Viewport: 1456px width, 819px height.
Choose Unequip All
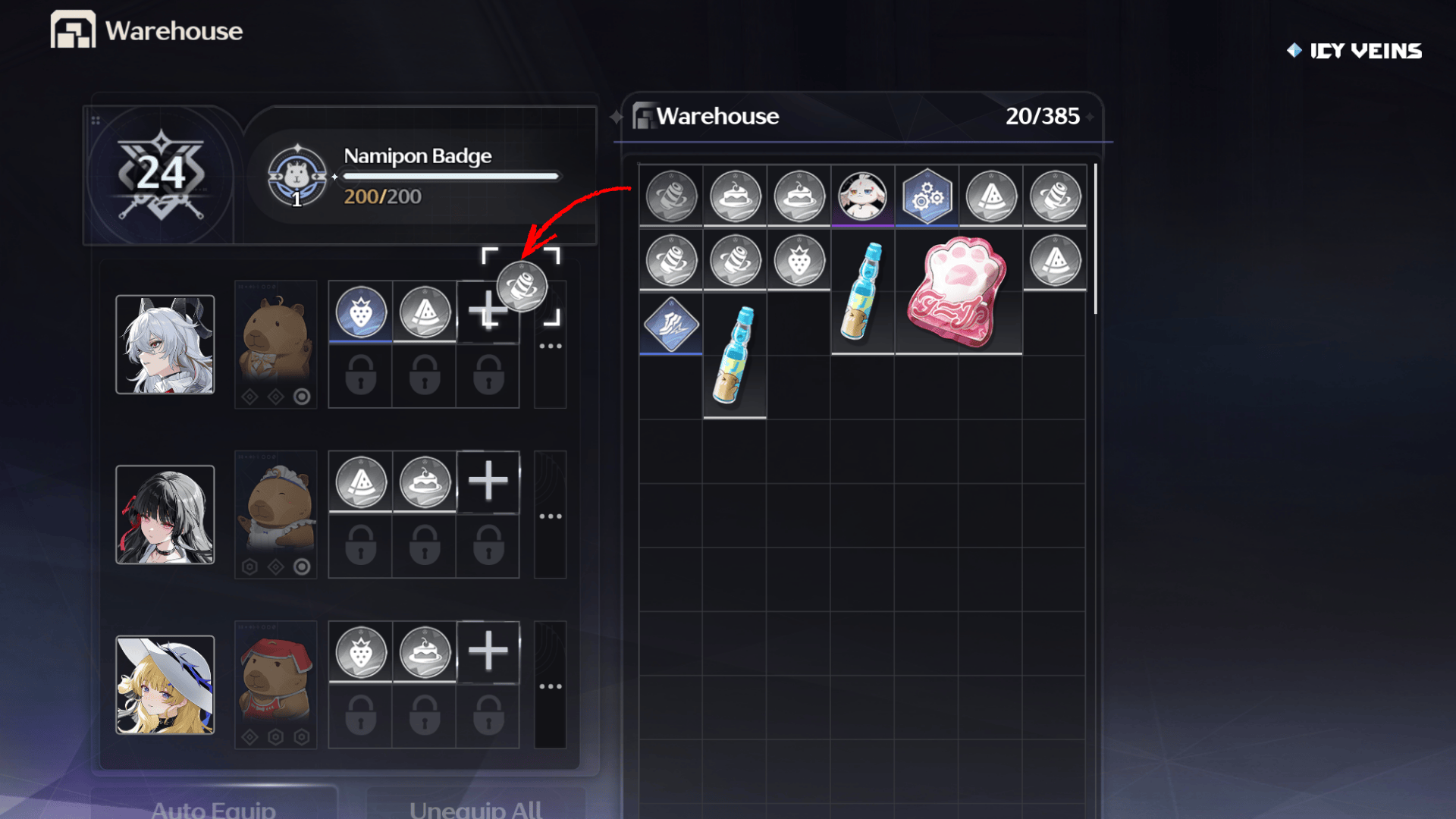click(x=475, y=807)
